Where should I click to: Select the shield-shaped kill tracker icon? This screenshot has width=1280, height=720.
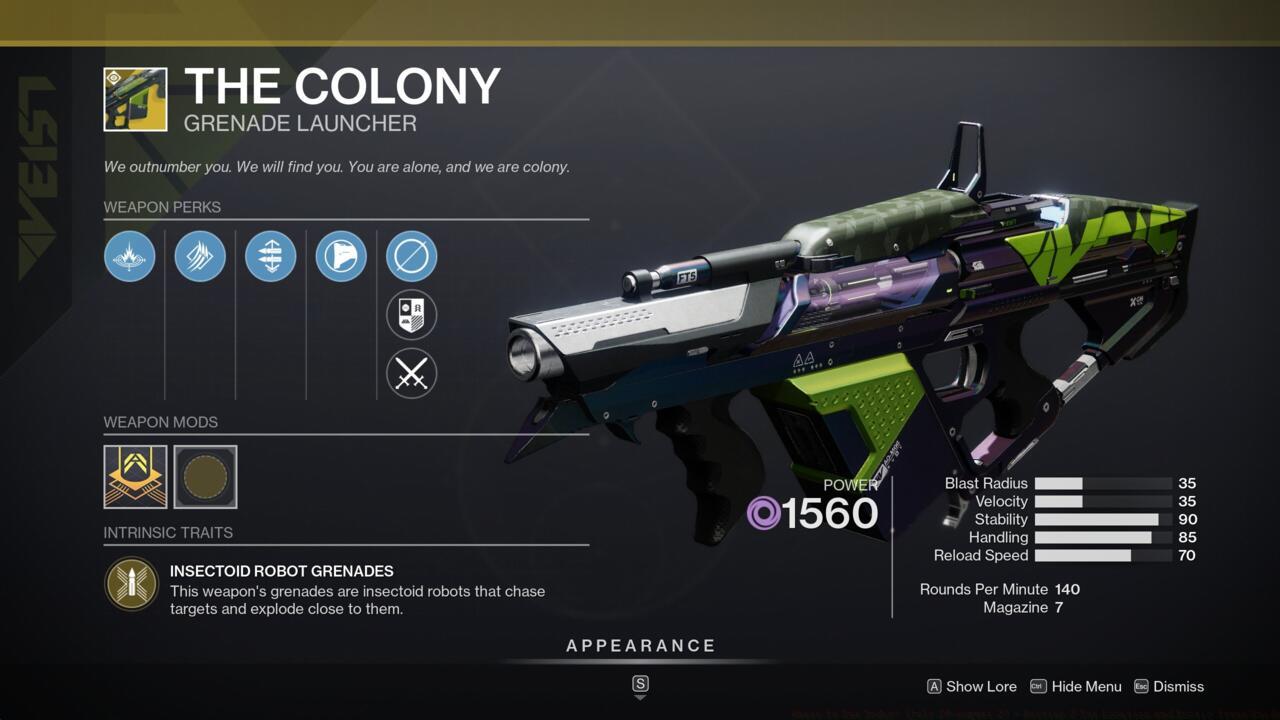click(411, 315)
